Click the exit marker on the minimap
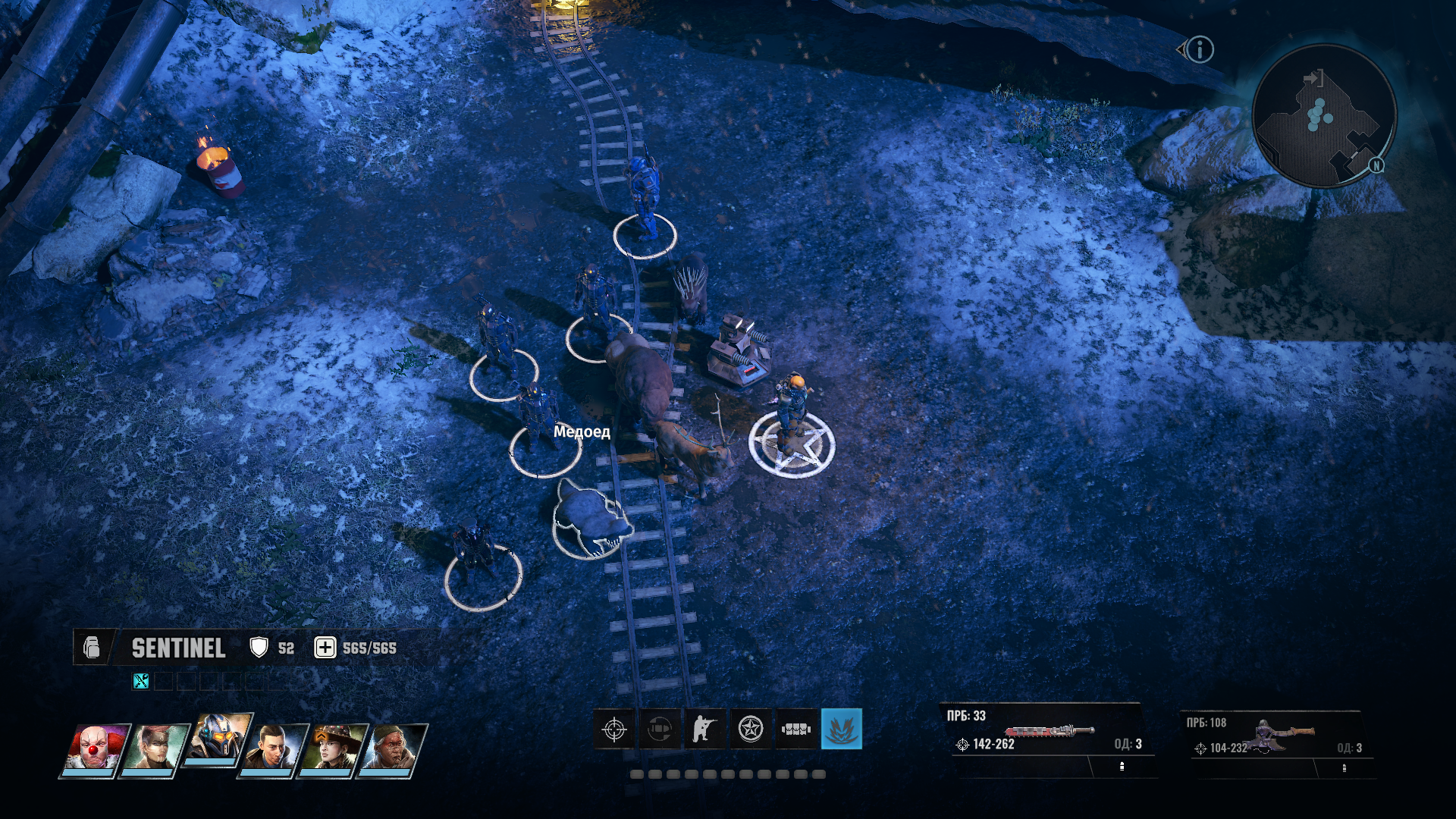The height and width of the screenshot is (819, 1456). pyautogui.click(x=1313, y=78)
